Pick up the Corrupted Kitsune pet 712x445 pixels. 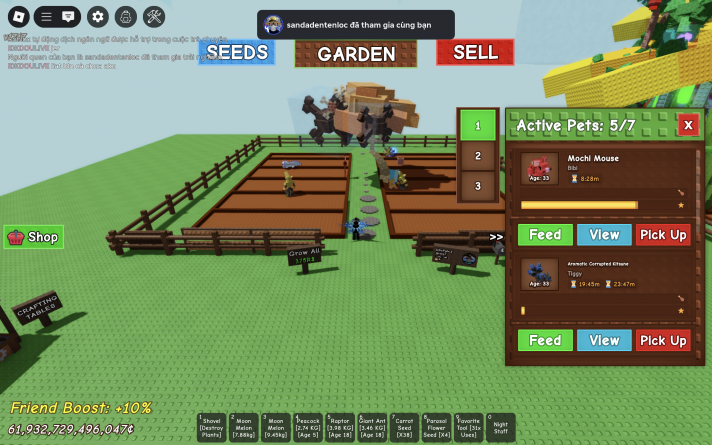(x=663, y=340)
